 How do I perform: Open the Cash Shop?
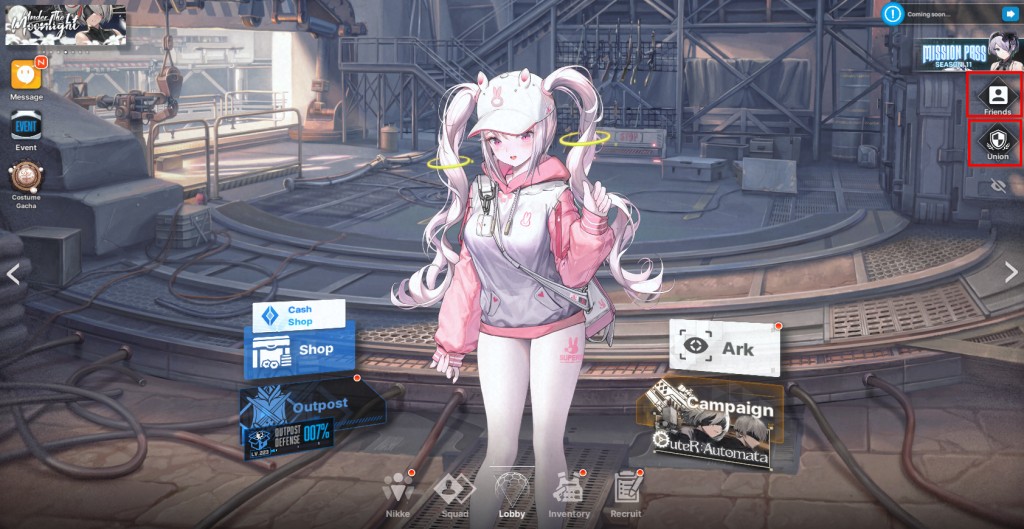(298, 316)
